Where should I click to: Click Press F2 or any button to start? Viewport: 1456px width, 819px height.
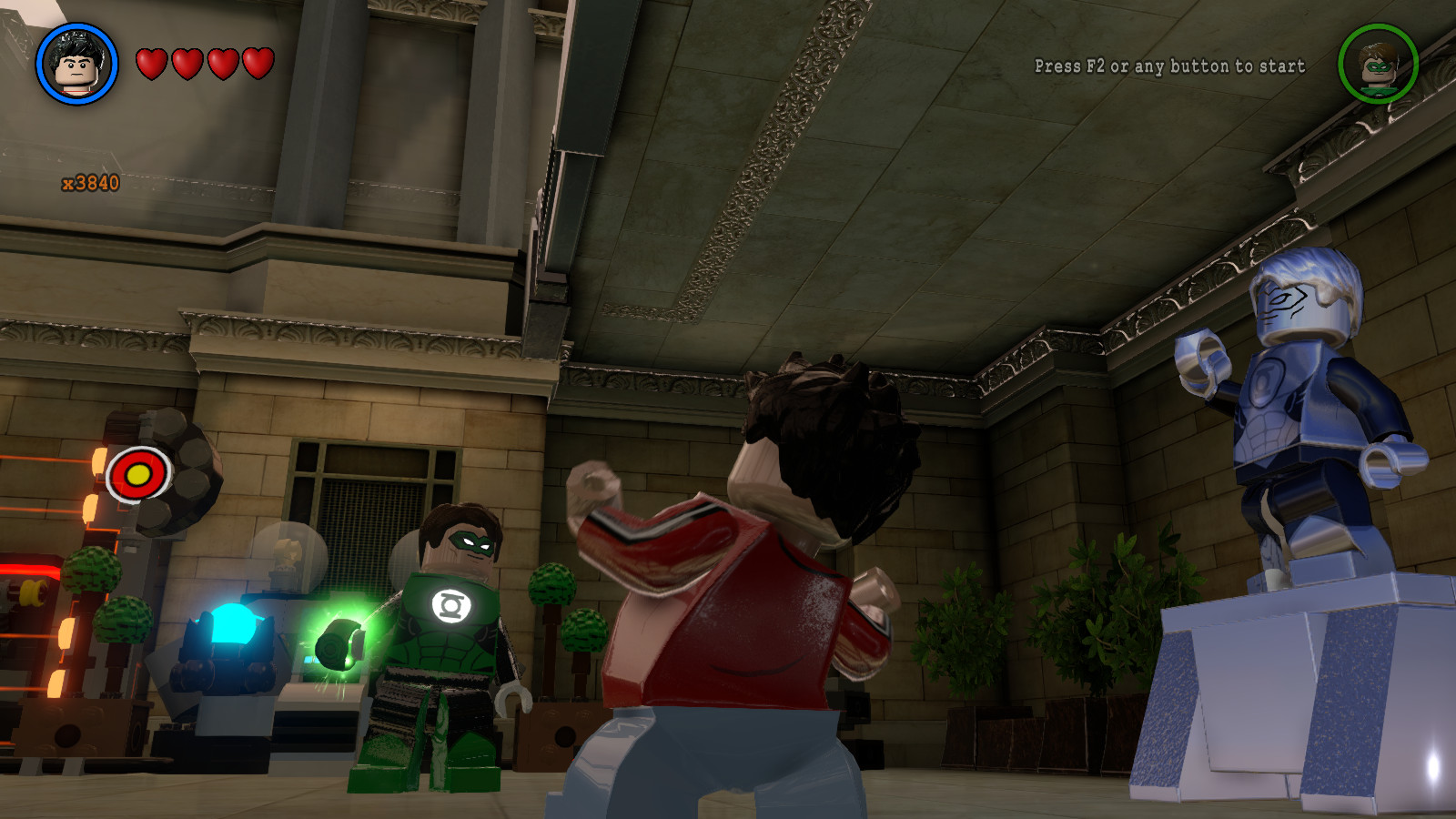1169,66
